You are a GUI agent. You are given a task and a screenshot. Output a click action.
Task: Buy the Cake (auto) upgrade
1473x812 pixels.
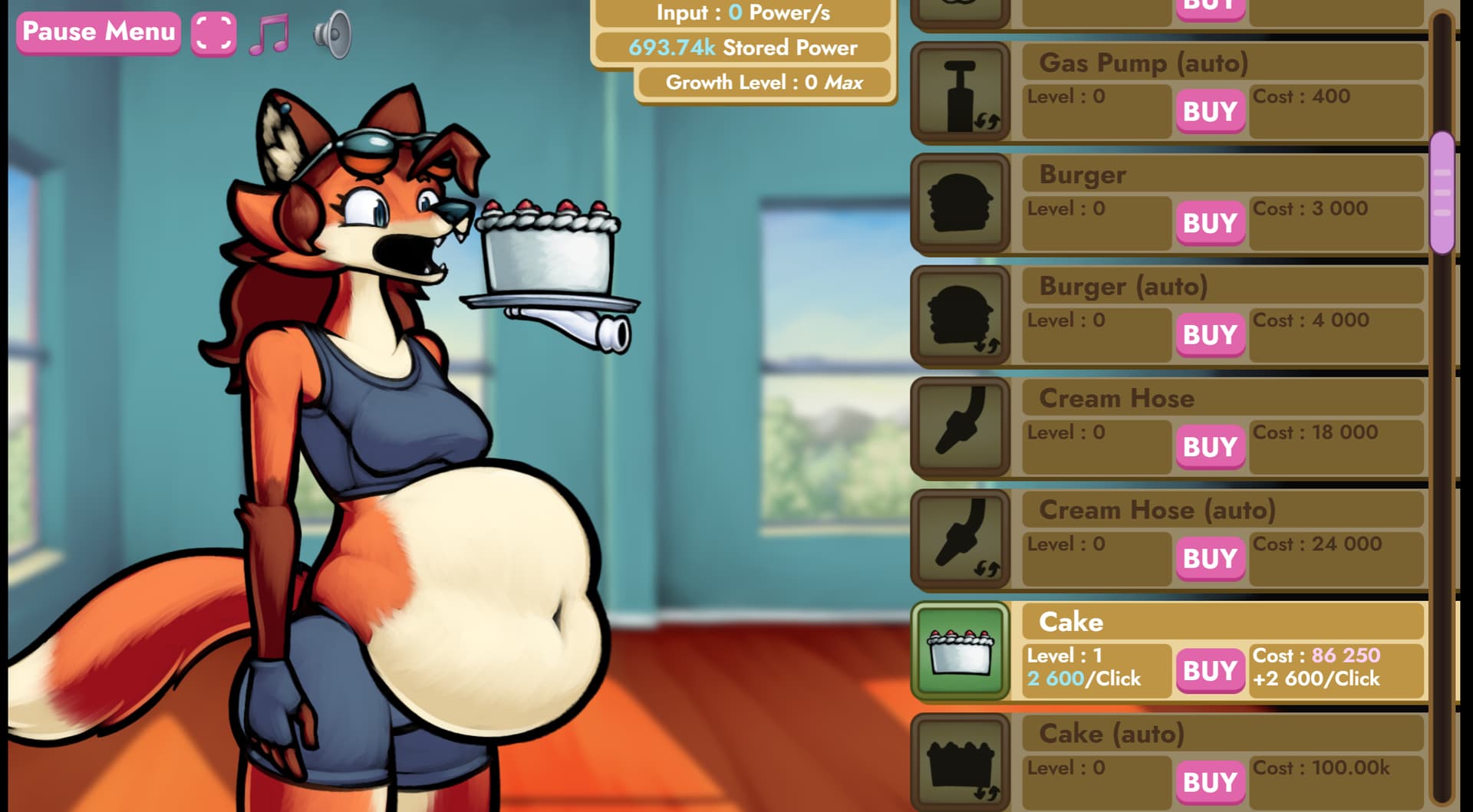[1210, 783]
